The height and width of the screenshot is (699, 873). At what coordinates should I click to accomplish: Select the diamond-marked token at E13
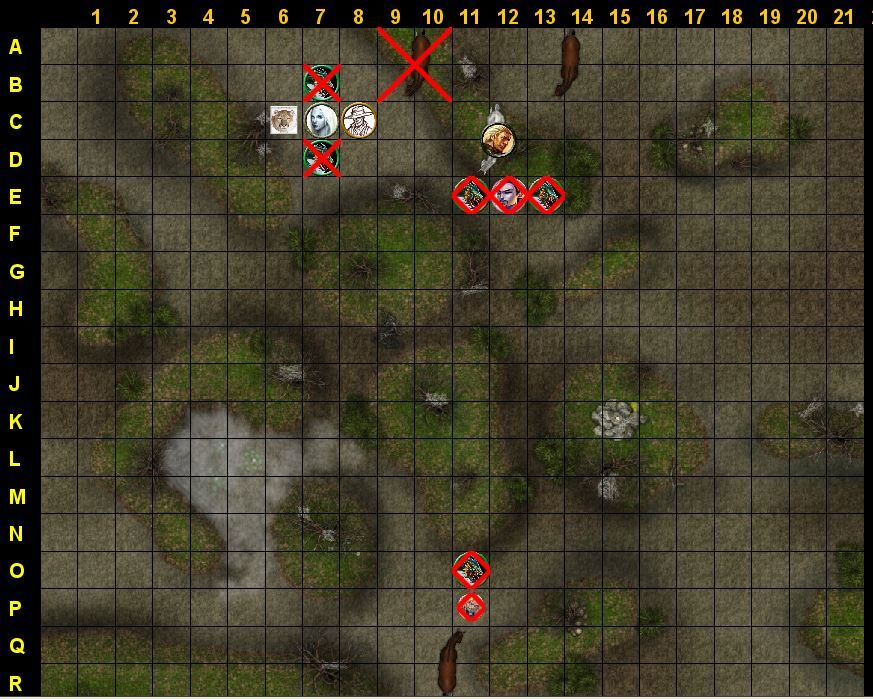545,195
